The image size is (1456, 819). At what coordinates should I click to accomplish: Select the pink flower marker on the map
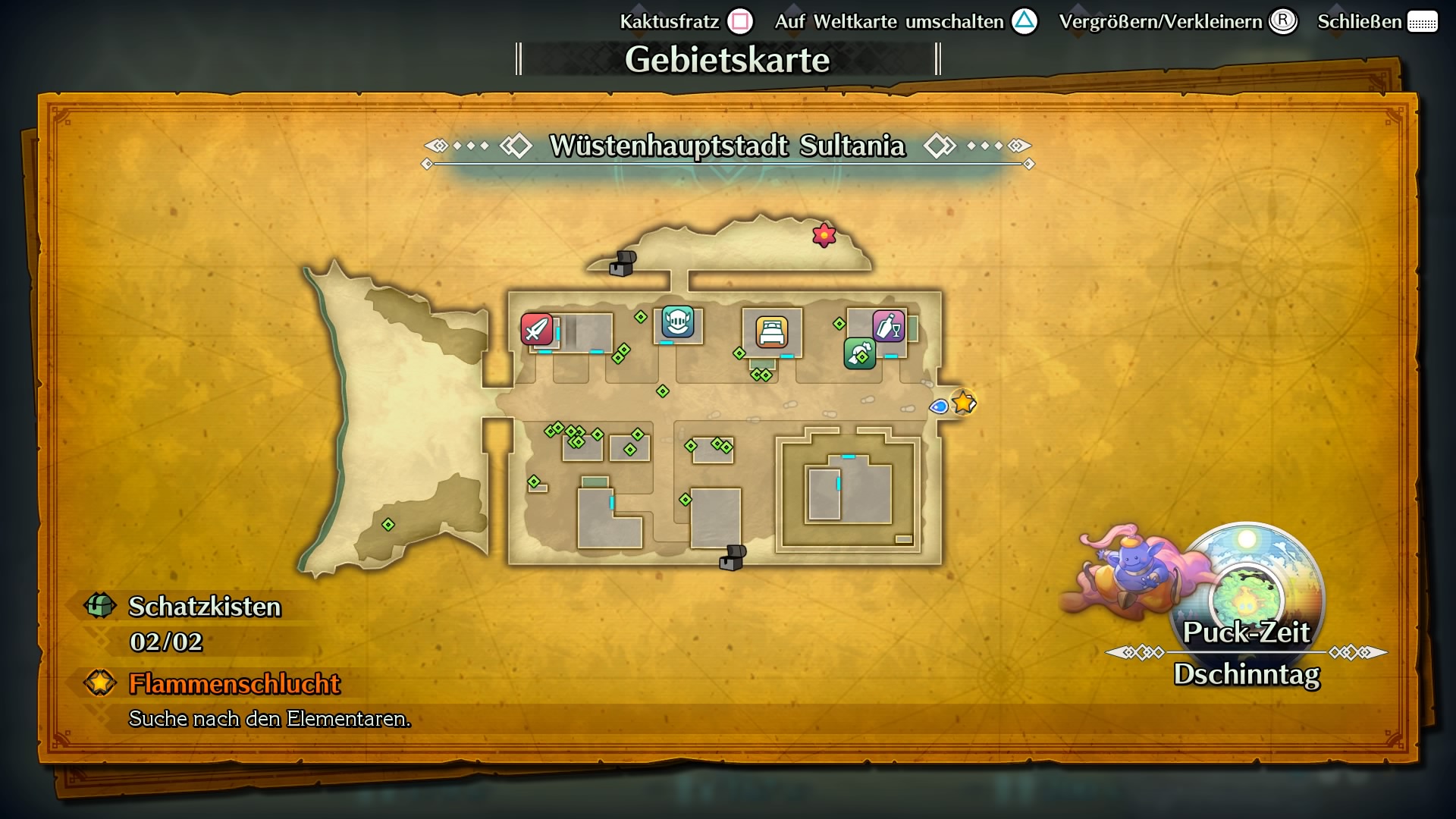824,235
